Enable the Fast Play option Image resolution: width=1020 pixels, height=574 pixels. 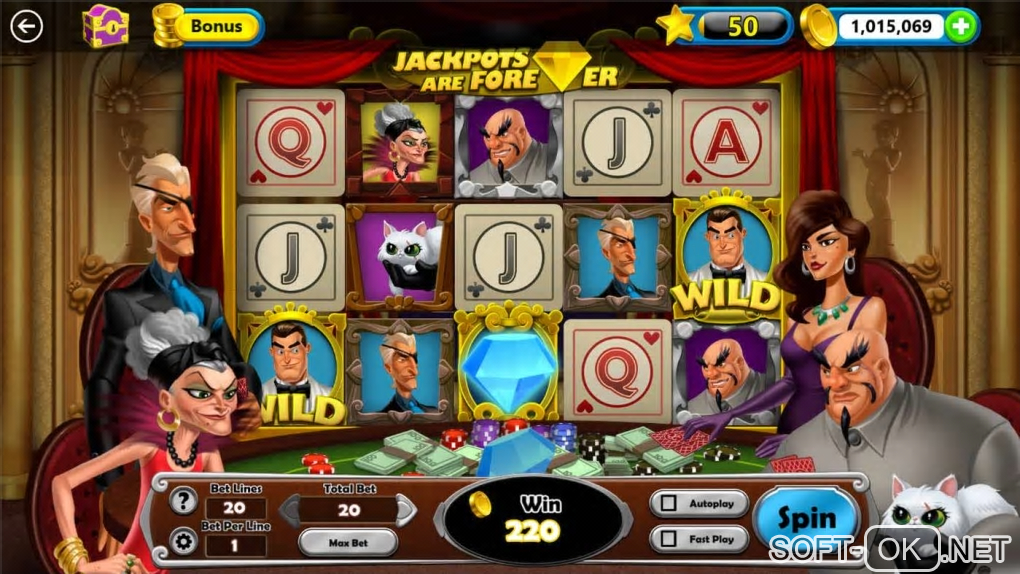(x=666, y=540)
